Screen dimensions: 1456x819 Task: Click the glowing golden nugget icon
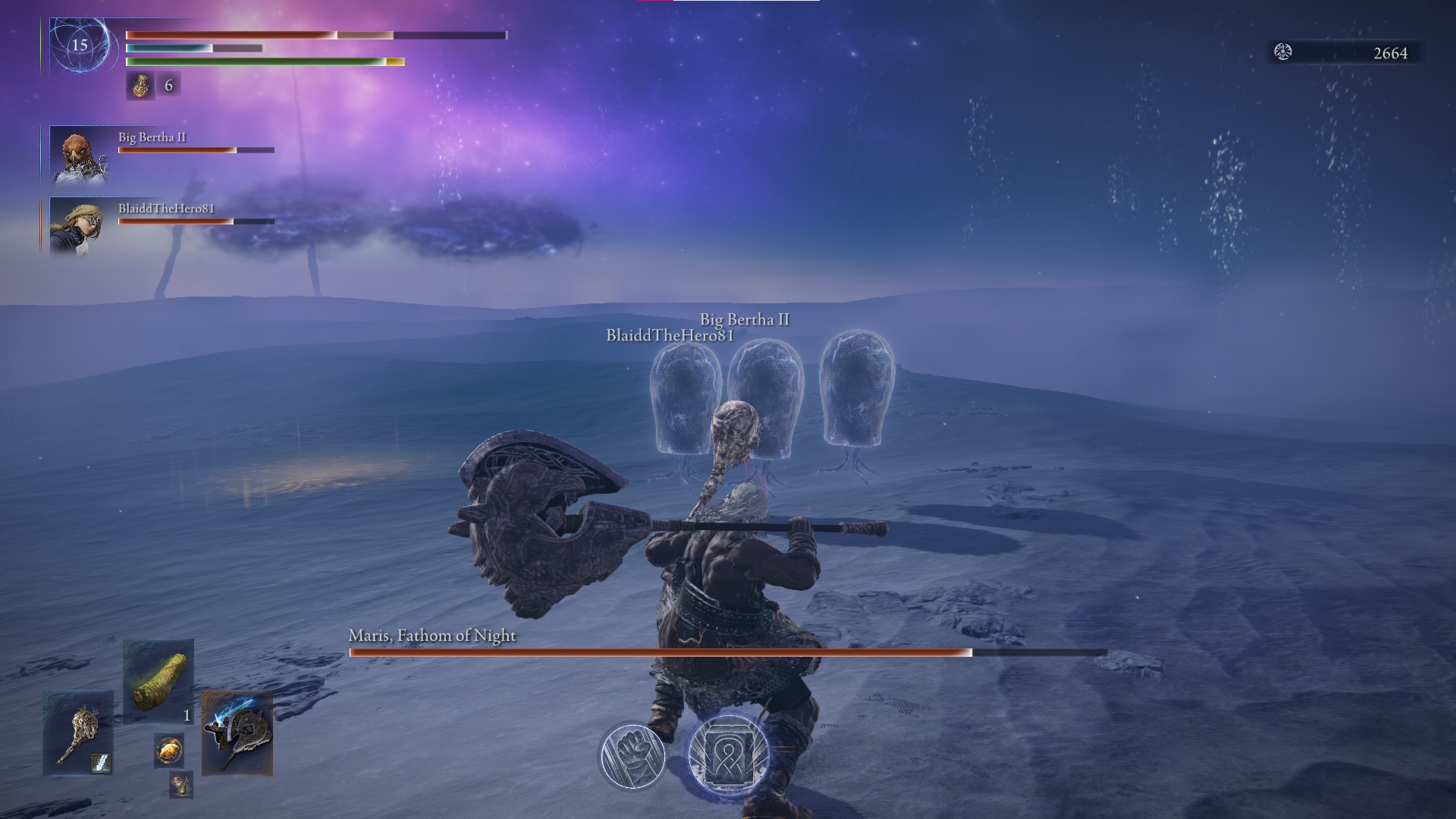pyautogui.click(x=168, y=750)
